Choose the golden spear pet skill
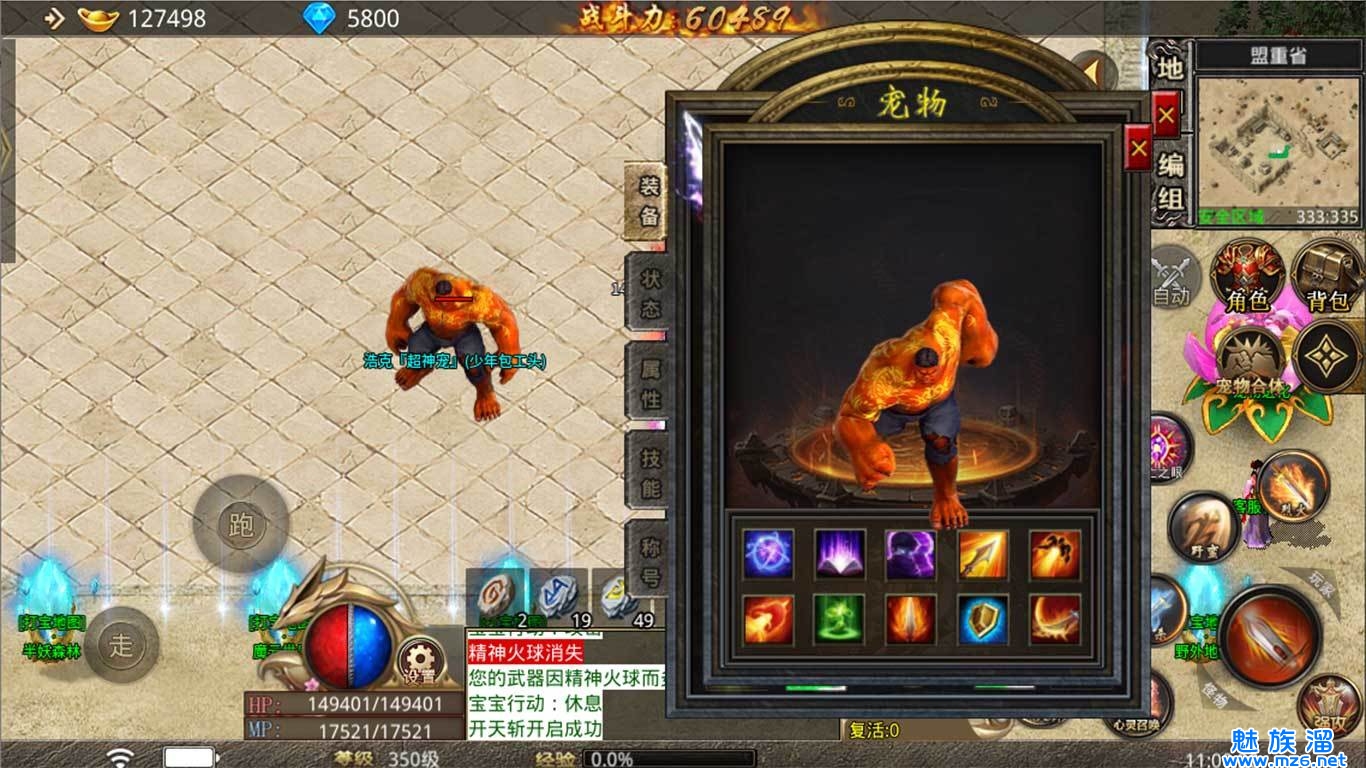 [x=983, y=555]
